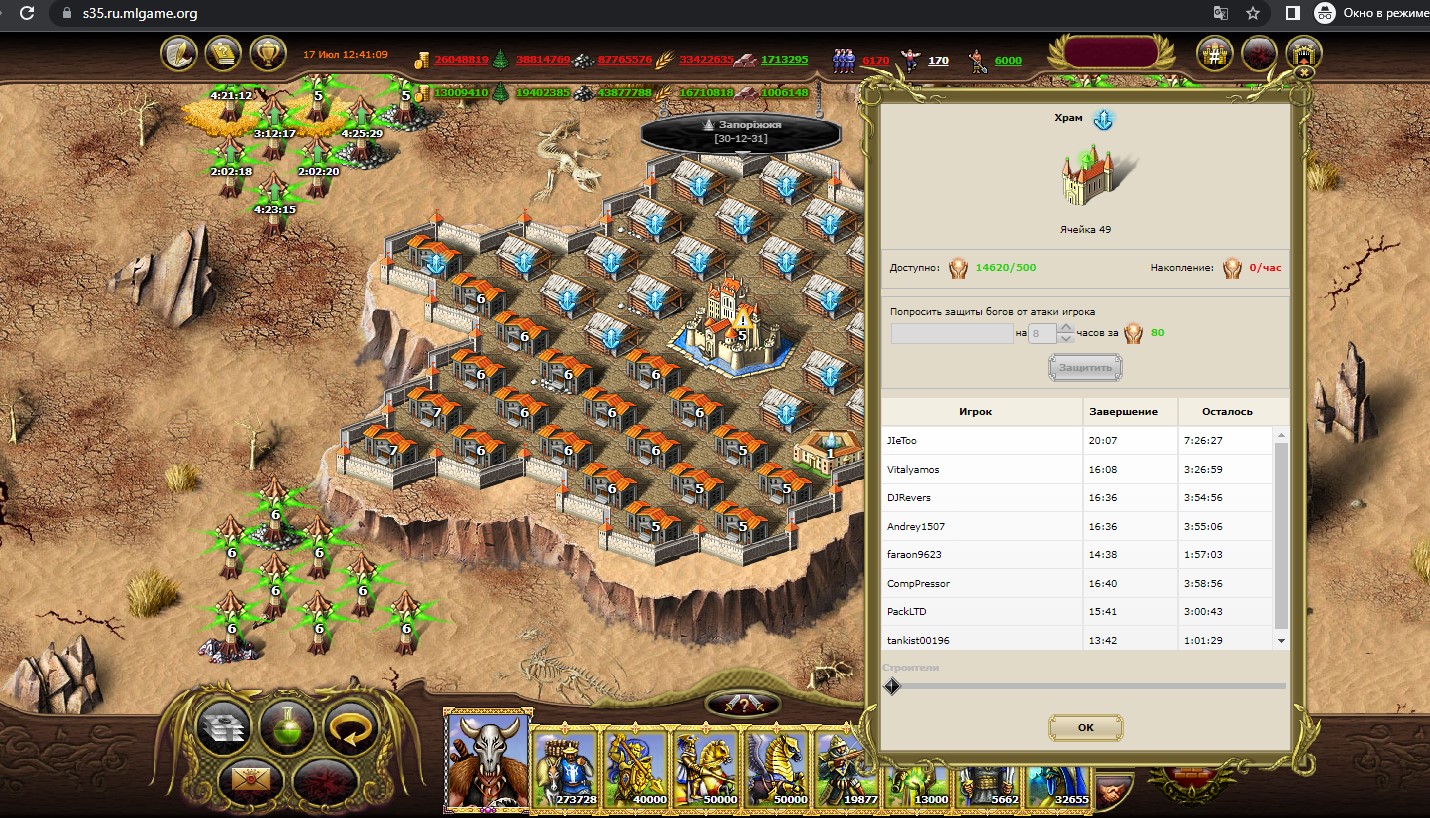Bookmark this page with the star icon
The height and width of the screenshot is (818, 1430).
(x=1252, y=13)
